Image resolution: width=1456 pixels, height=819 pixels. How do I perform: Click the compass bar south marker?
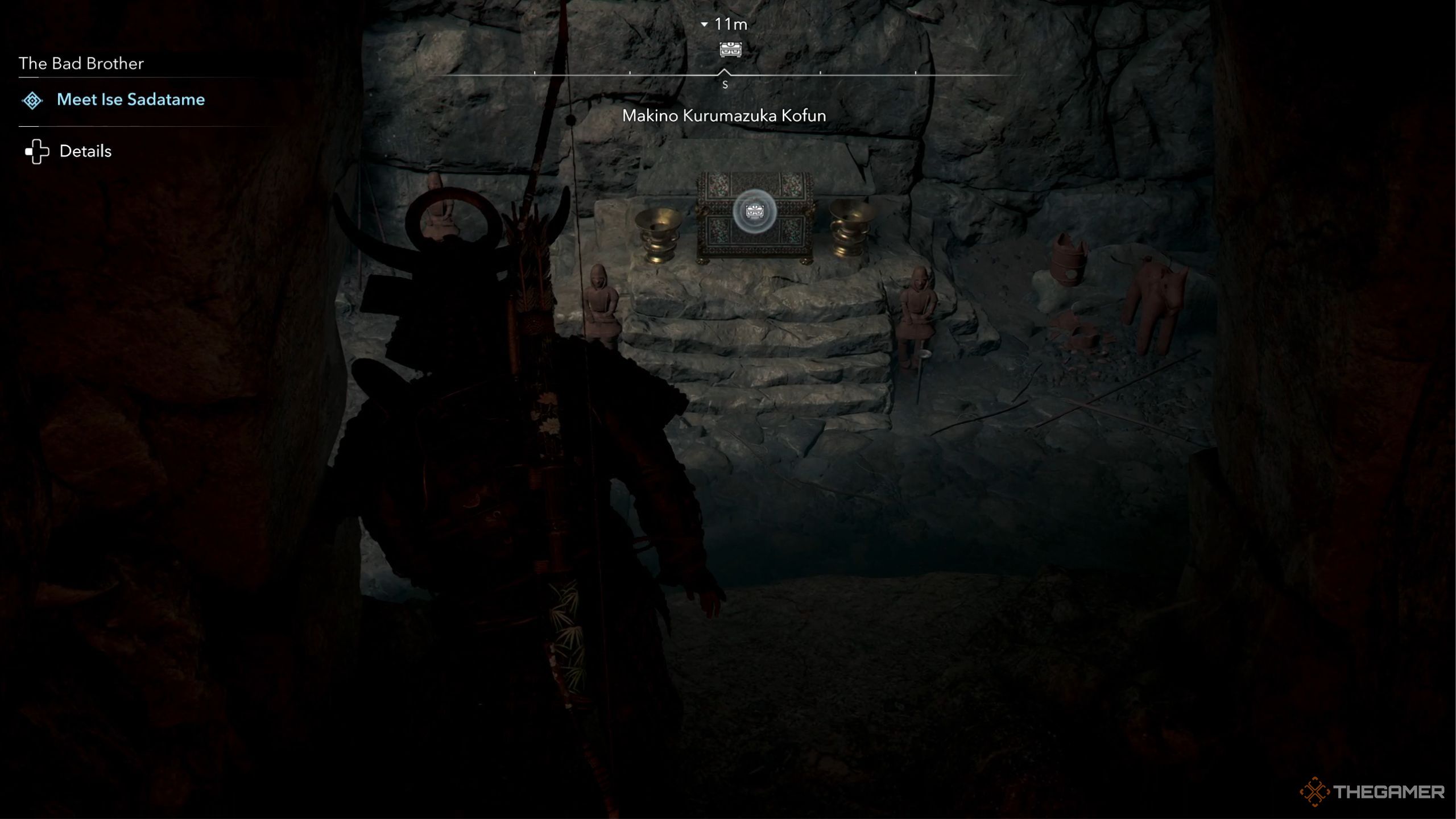[x=725, y=84]
